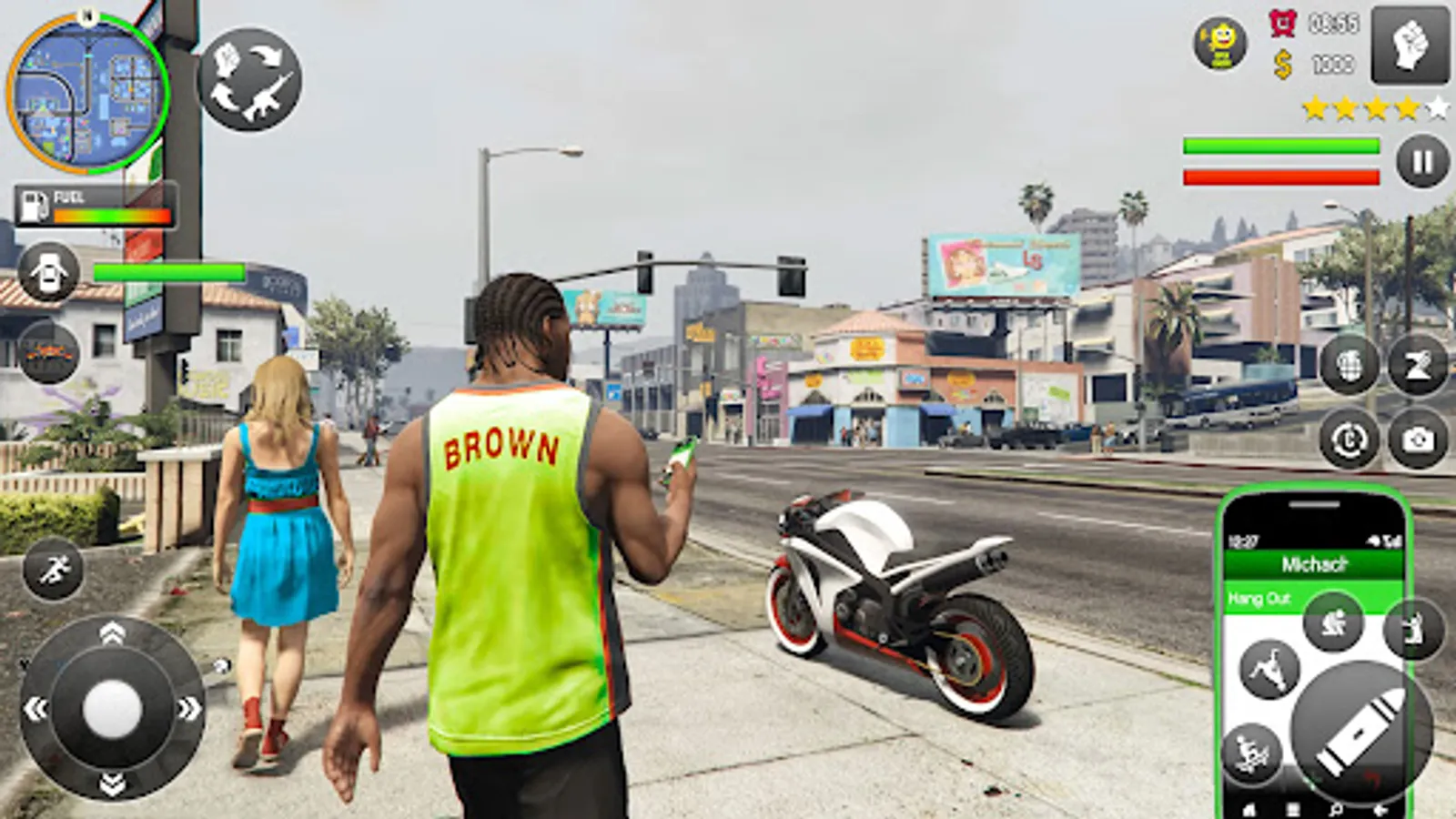This screenshot has height=819, width=1456.
Task: Select the melee fist icon at top right
Action: (1413, 41)
